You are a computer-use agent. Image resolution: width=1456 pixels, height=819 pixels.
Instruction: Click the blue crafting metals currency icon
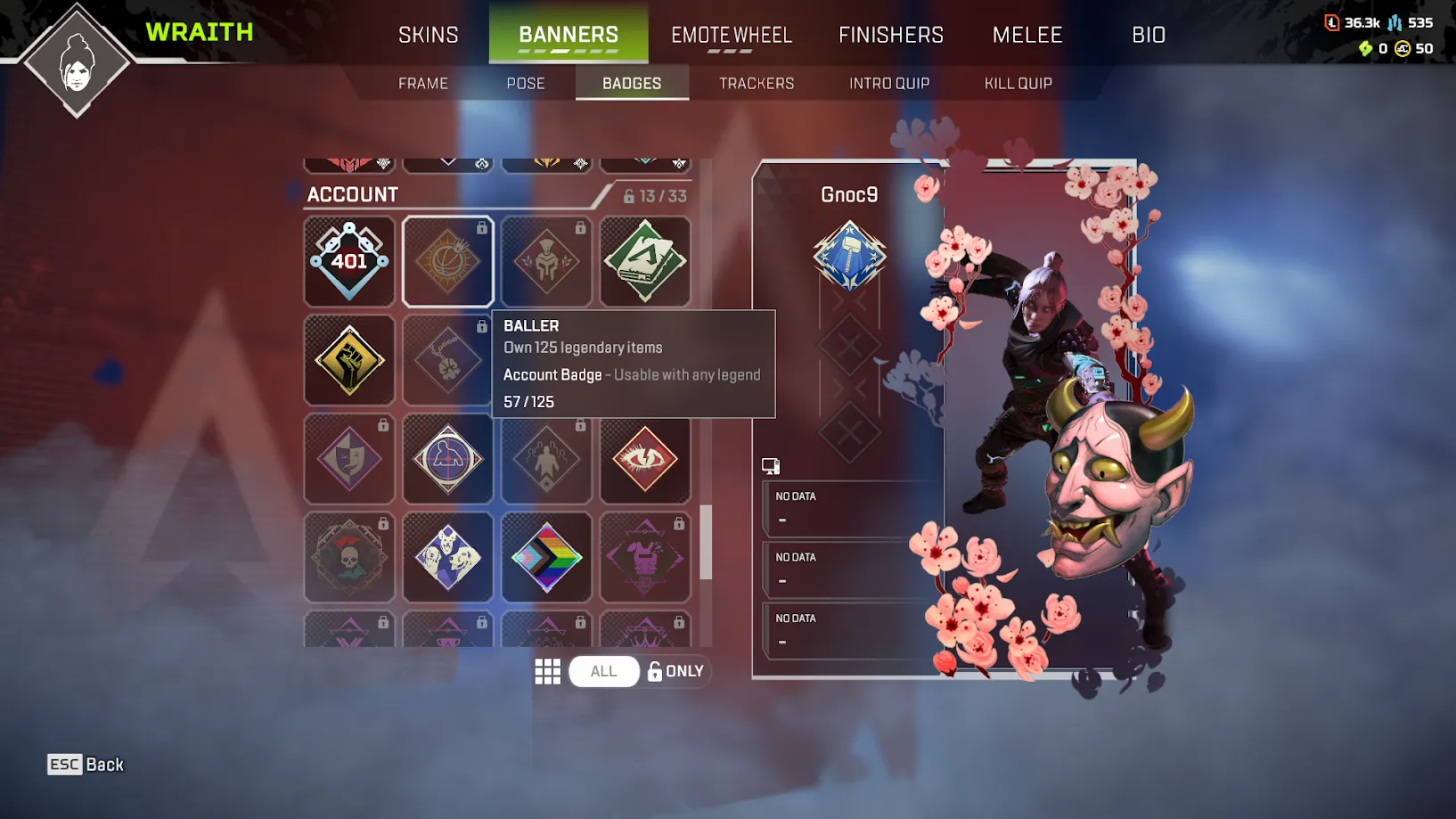click(x=1395, y=20)
